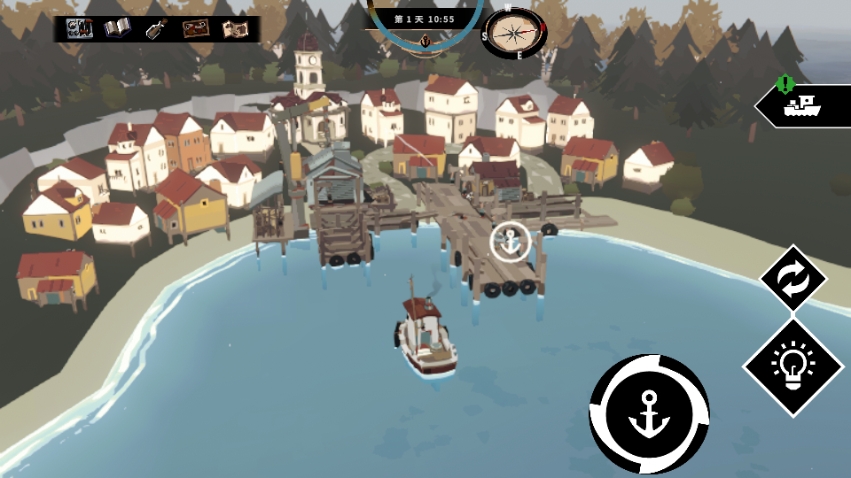Open the cargo and gauges panel icon
Screen dimensions: 851x478
80,28
